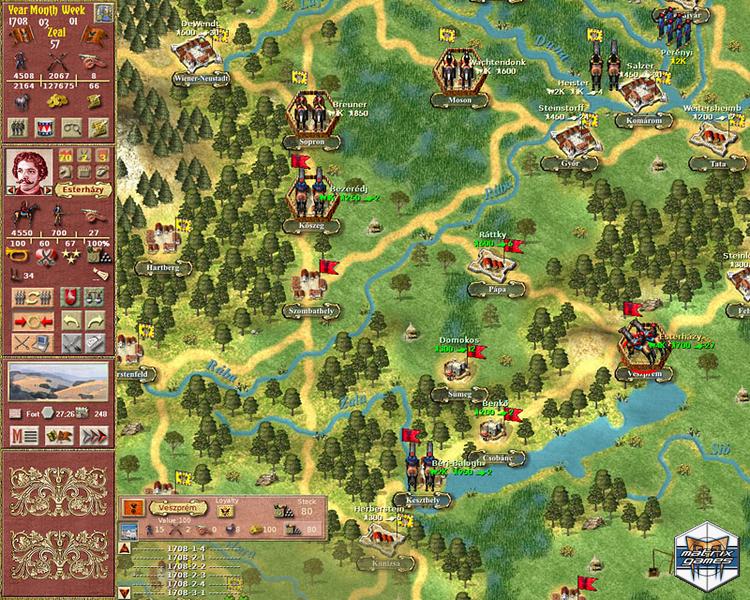750x600 pixels.
Task: Click the left curved arrow button
Action: [x=70, y=321]
